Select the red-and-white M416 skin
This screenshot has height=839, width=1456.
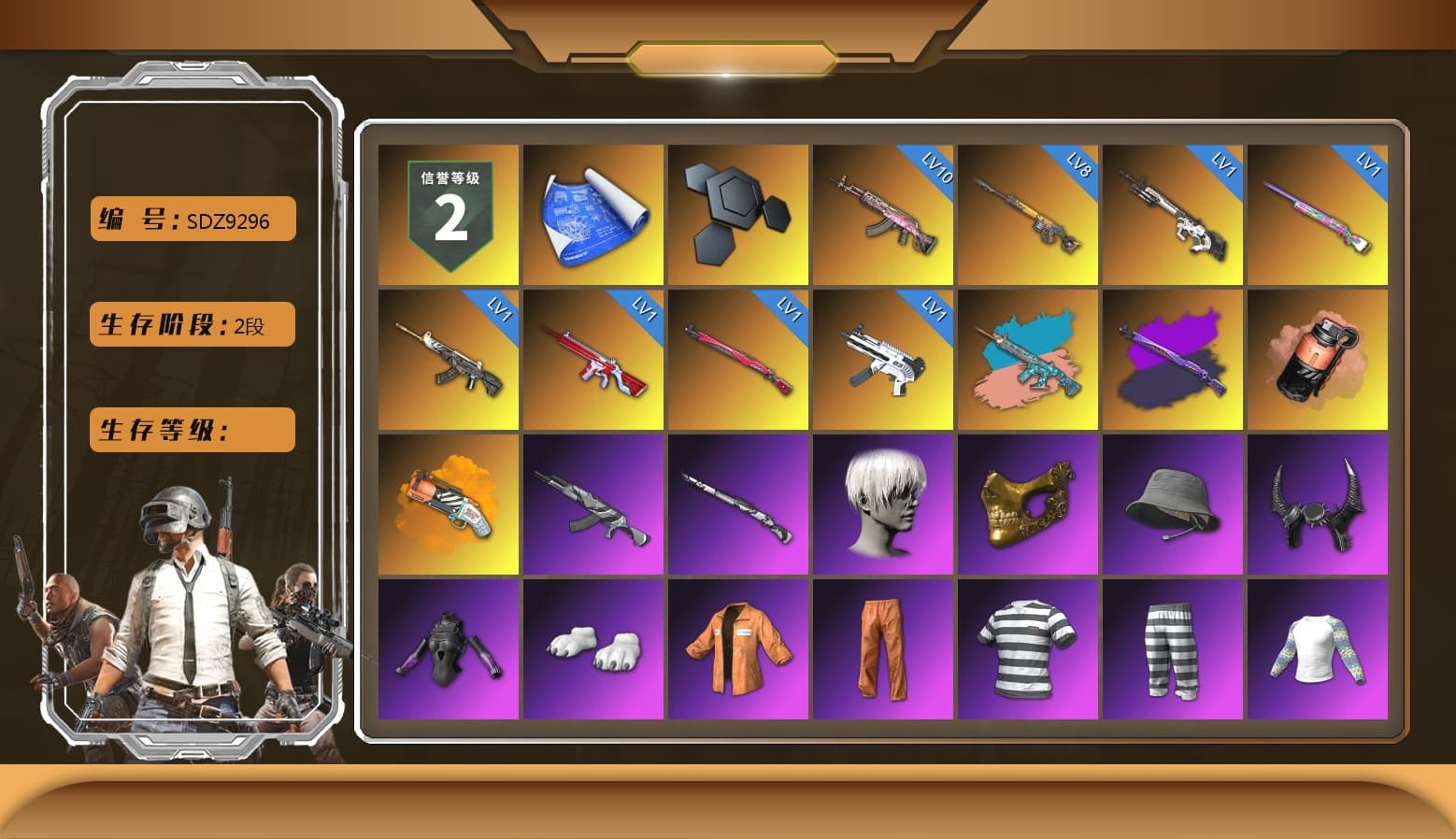[x=592, y=359]
